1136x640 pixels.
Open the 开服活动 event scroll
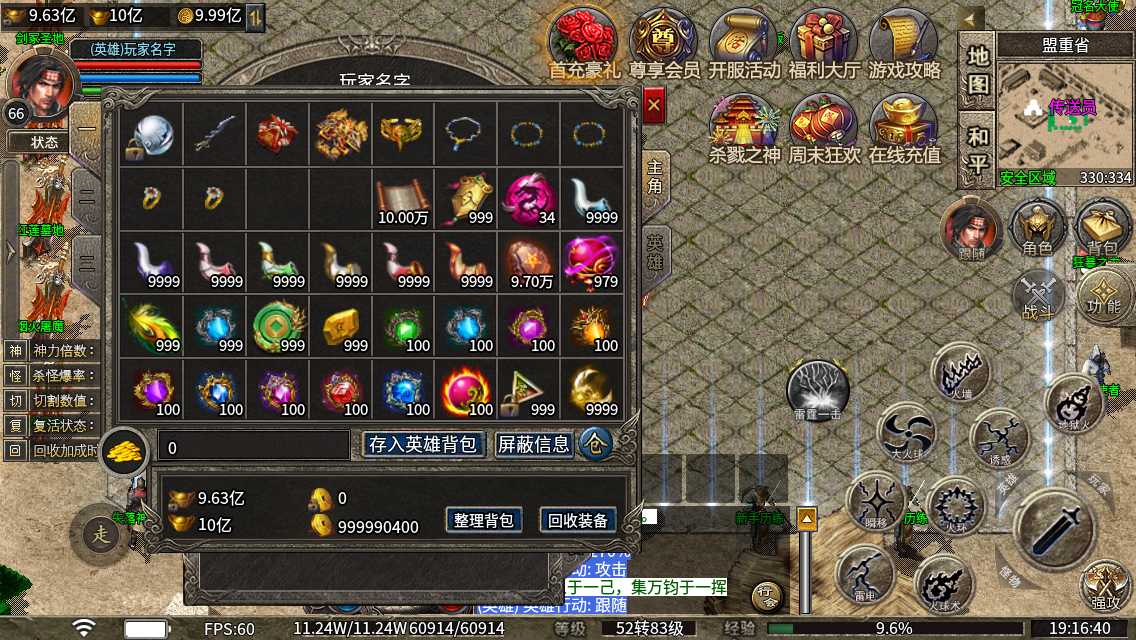[744, 40]
